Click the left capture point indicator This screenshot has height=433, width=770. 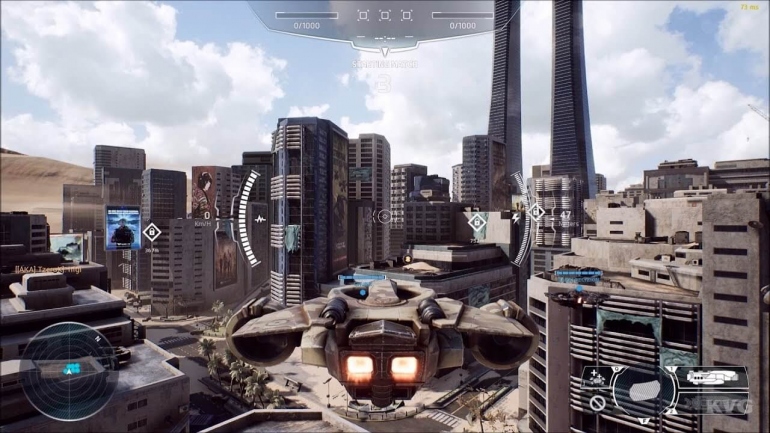click(x=363, y=15)
